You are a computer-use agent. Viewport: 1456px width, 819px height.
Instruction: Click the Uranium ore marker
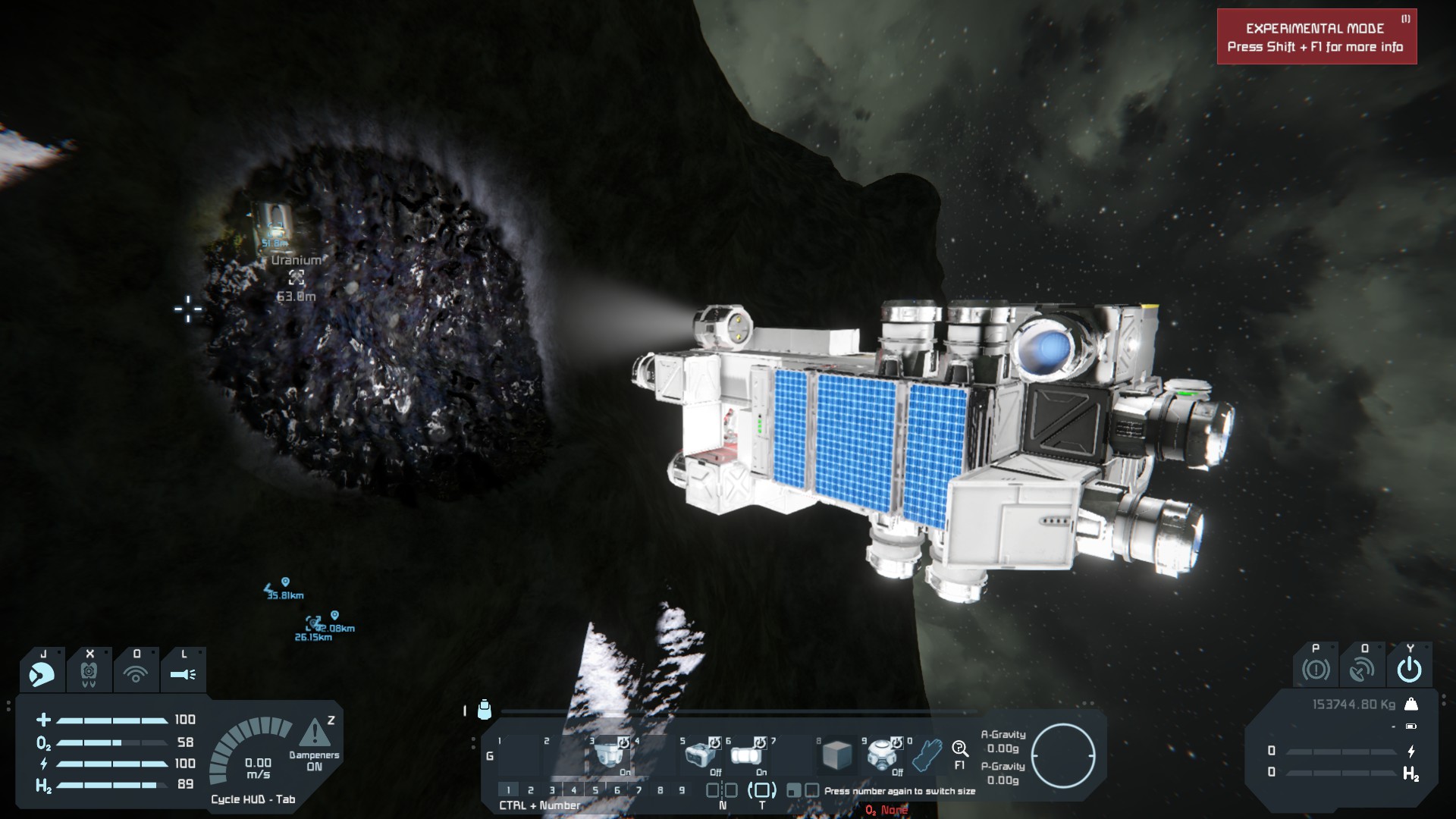[297, 277]
